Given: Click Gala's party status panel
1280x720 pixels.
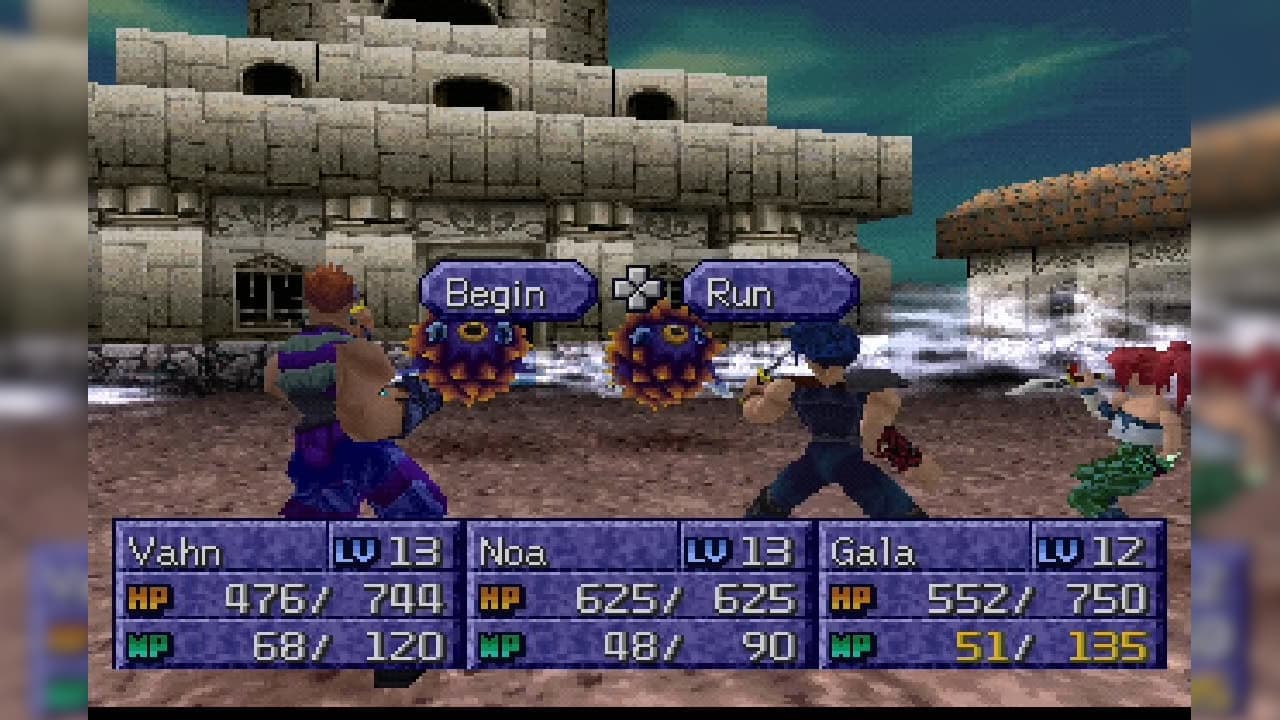Looking at the screenshot, I should [991, 594].
